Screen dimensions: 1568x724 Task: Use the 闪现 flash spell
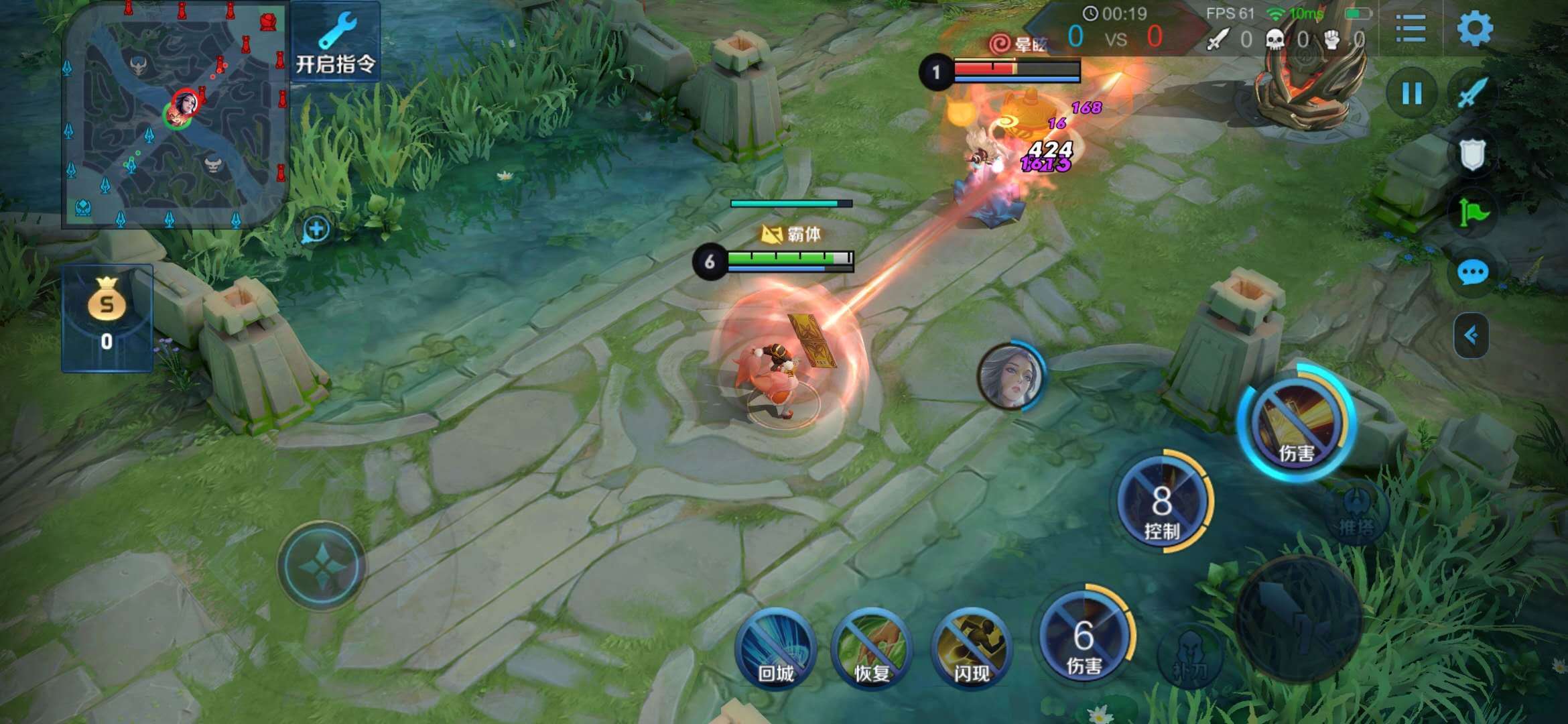972,647
